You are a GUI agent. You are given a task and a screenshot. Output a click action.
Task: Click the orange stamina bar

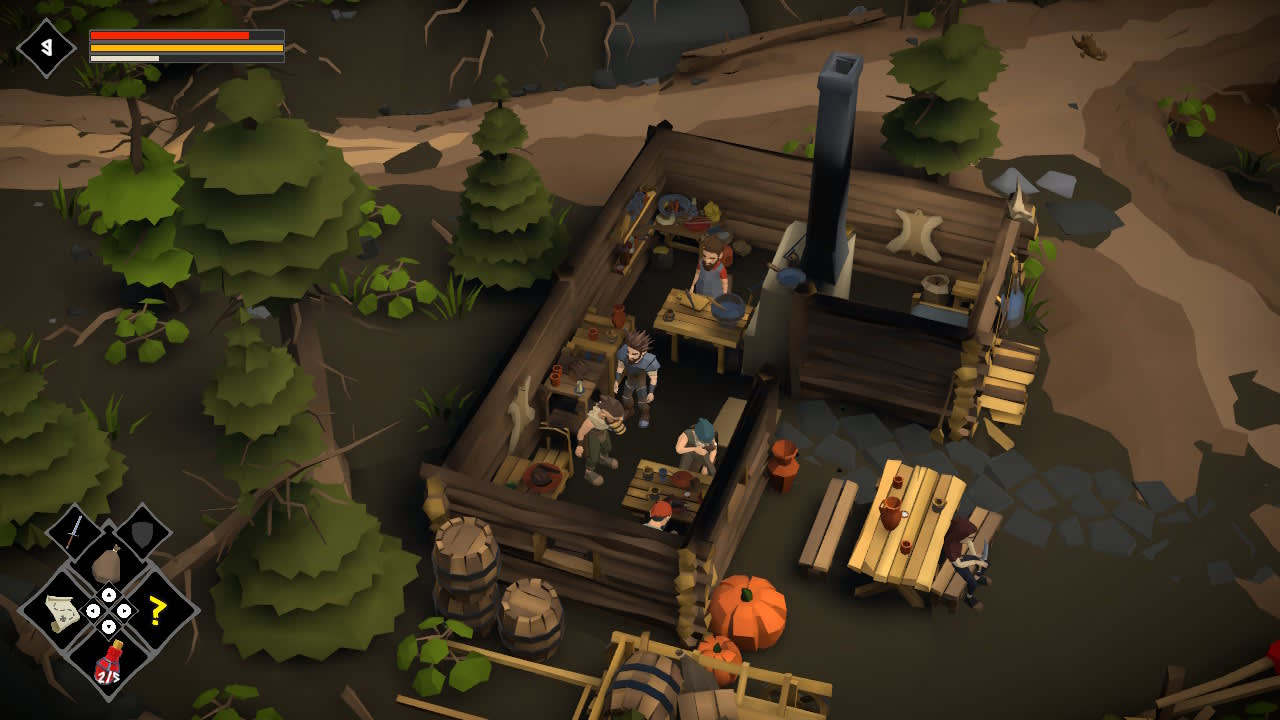coord(185,45)
